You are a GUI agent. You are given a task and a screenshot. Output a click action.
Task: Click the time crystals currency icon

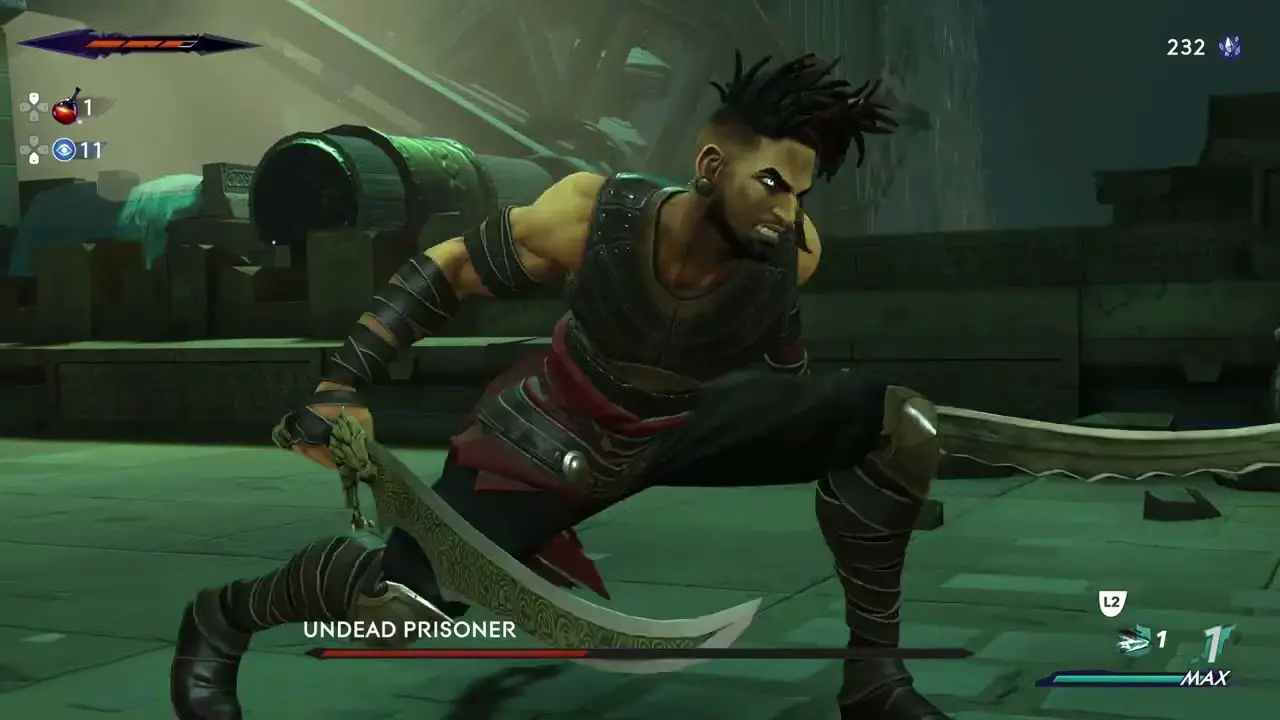point(1230,47)
